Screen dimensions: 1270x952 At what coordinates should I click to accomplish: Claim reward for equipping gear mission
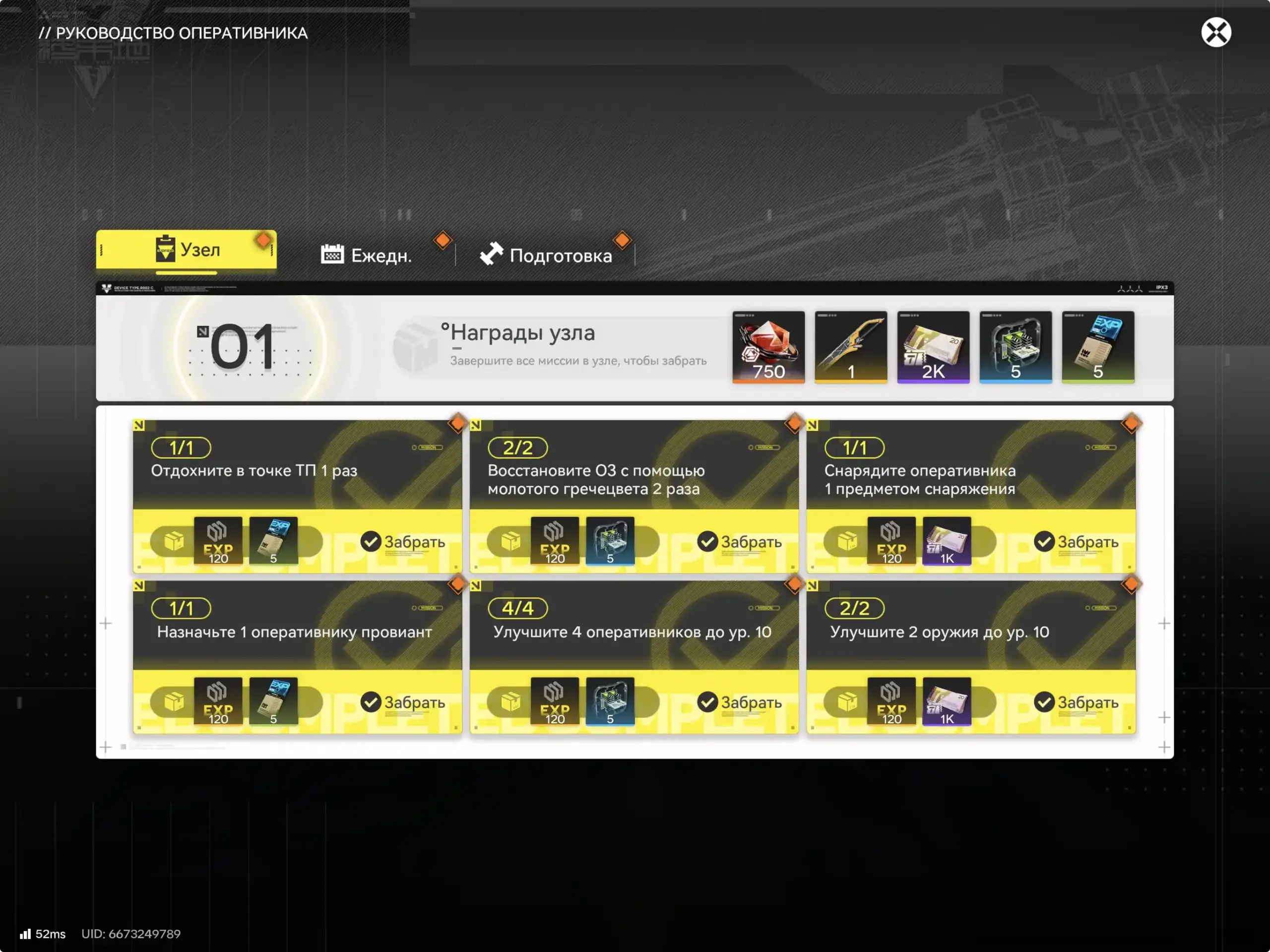click(1077, 541)
